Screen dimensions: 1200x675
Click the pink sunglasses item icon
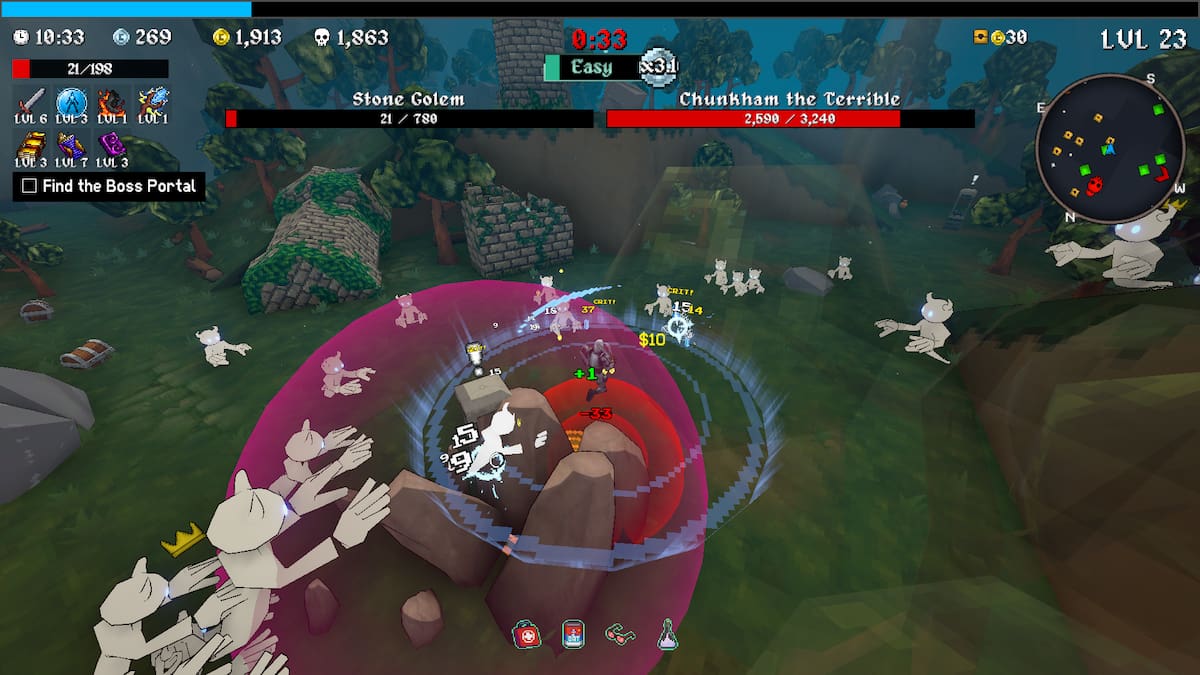point(620,633)
